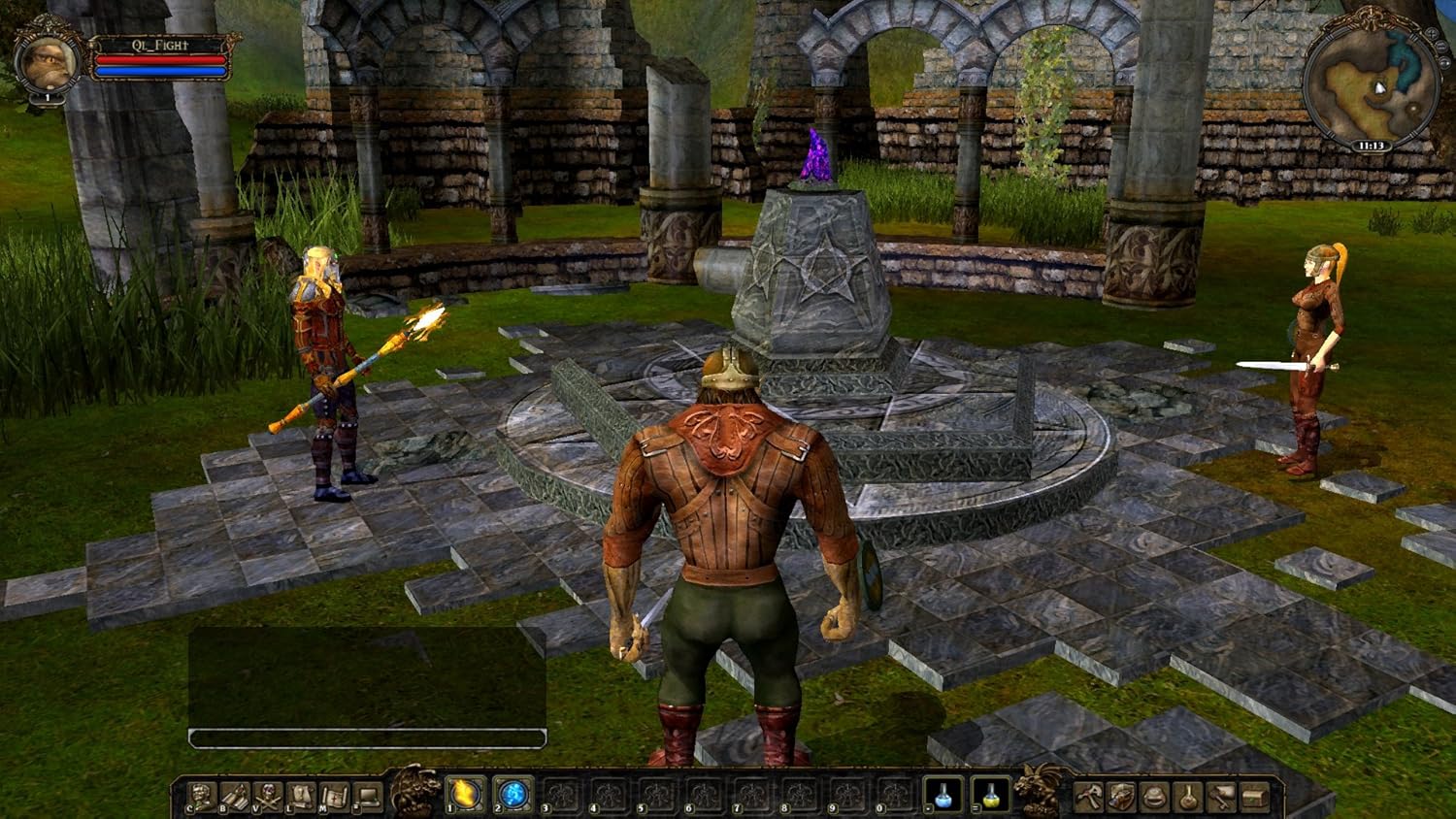
Task: Activate the fire spell in slot 1
Action: pyautogui.click(x=464, y=795)
